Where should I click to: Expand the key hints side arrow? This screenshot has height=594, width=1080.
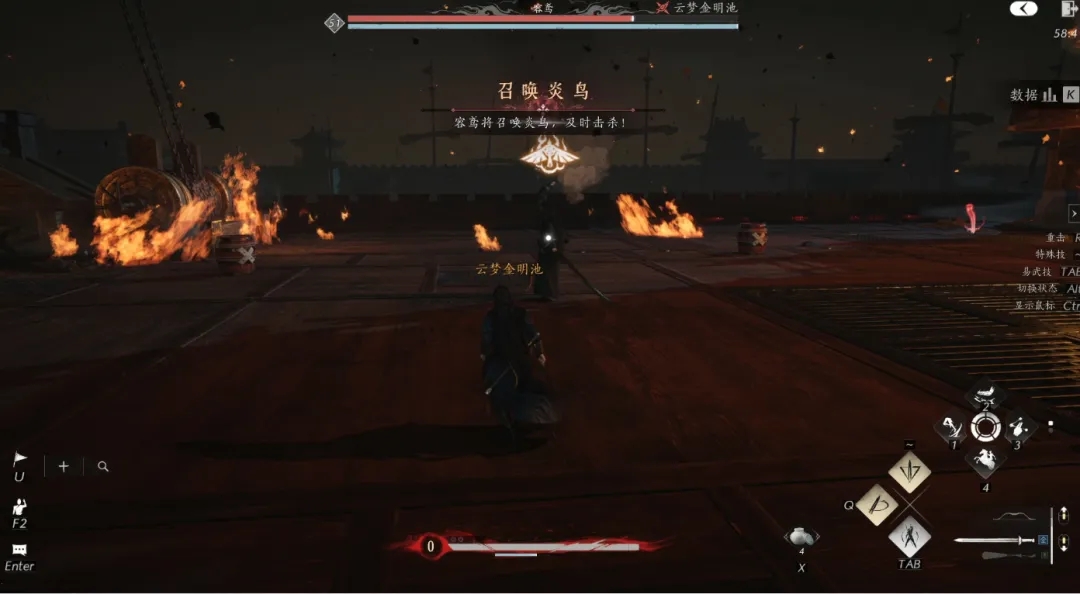pyautogui.click(x=1074, y=213)
